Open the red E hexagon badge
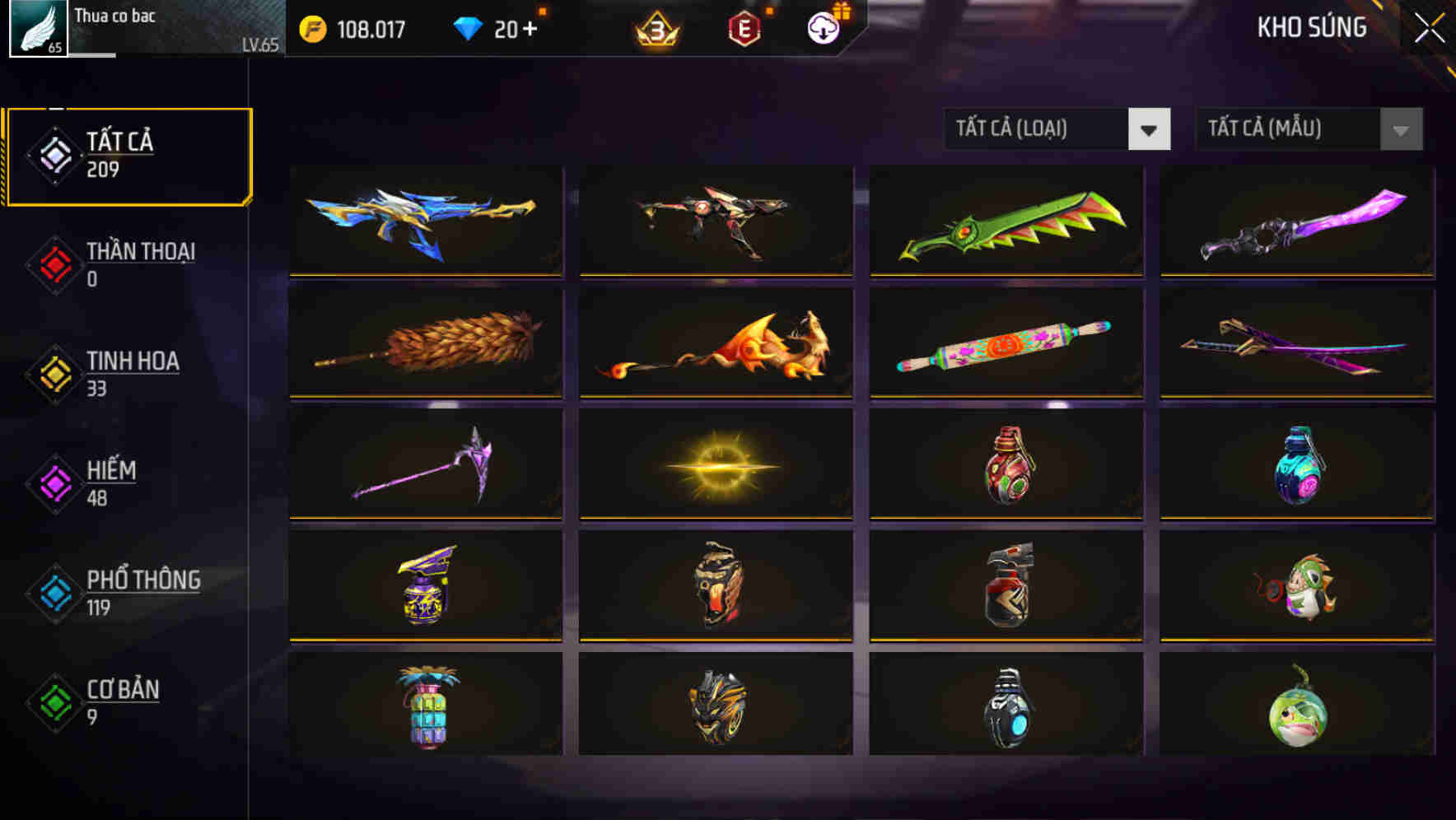This screenshot has width=1456, height=820. pos(742,29)
